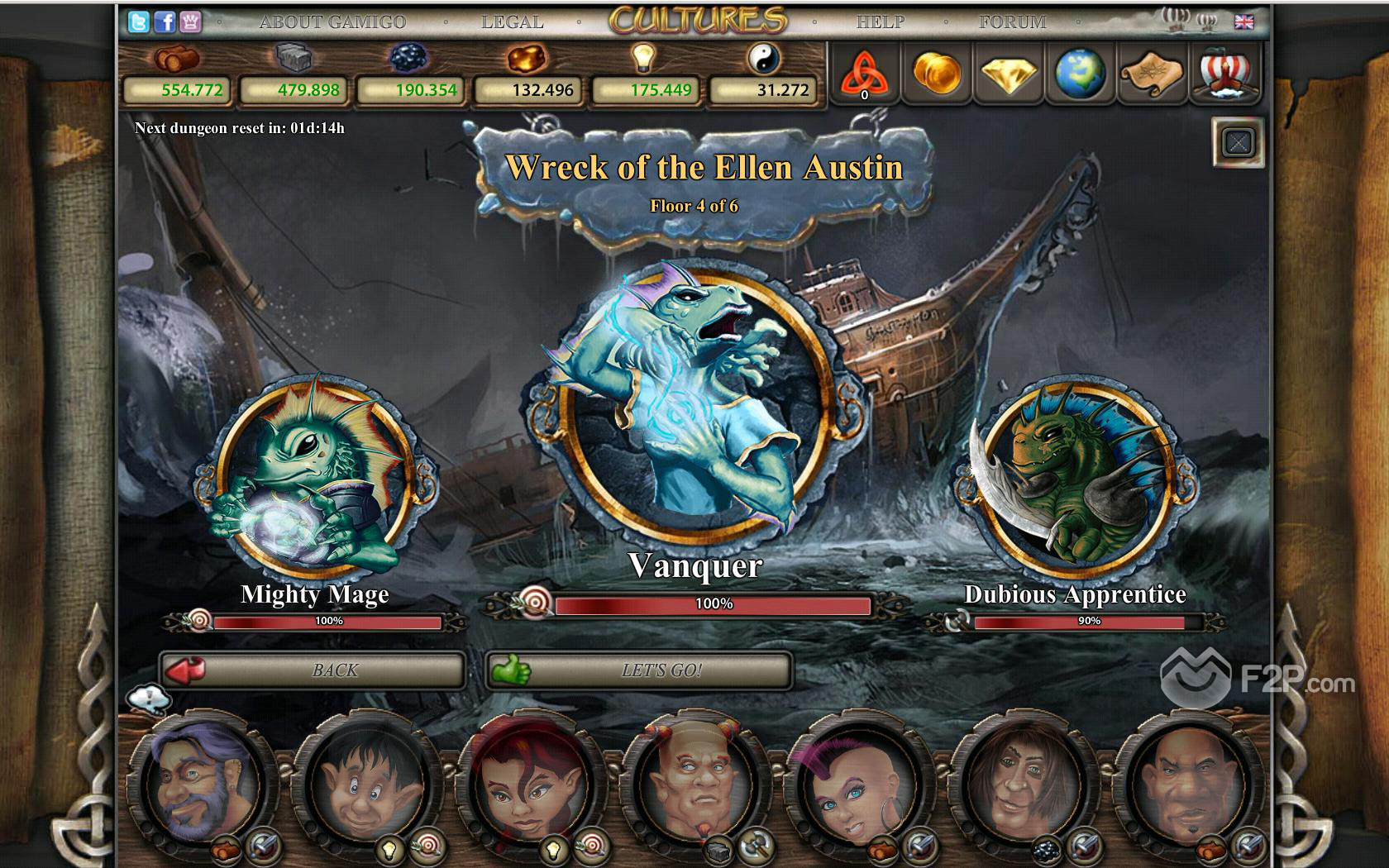Open the ABOUT GAMIGO link

(332, 22)
